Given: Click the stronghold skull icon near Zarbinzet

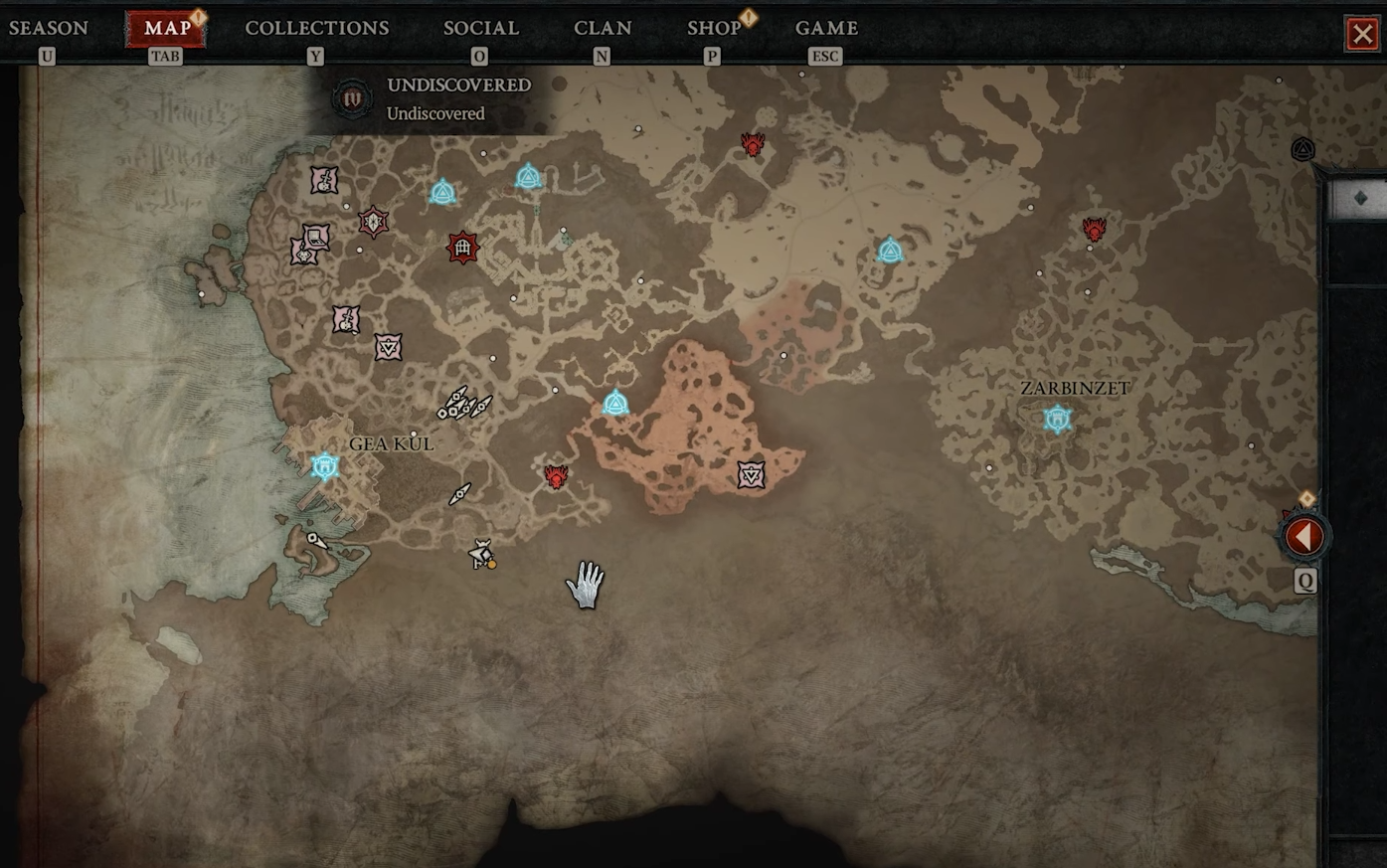Looking at the screenshot, I should click(x=1094, y=227).
